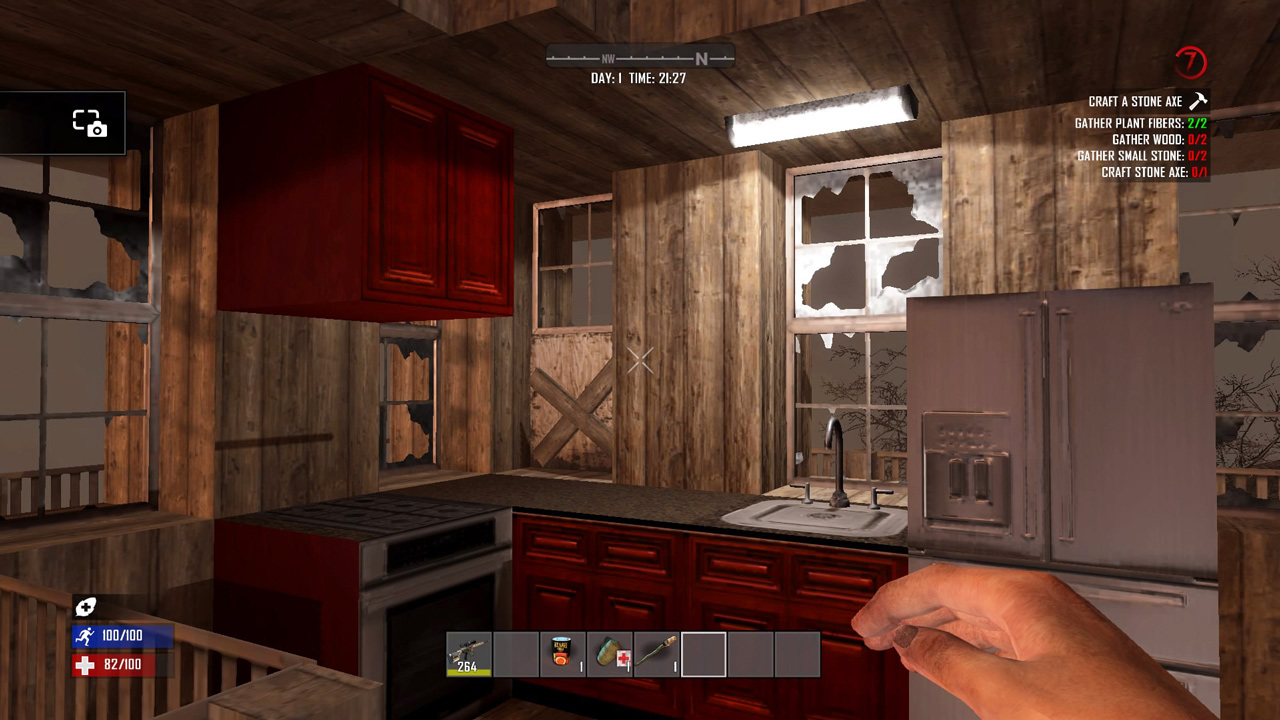Image resolution: width=1280 pixels, height=720 pixels.
Task: Open the compass navigation strip
Action: click(x=640, y=58)
